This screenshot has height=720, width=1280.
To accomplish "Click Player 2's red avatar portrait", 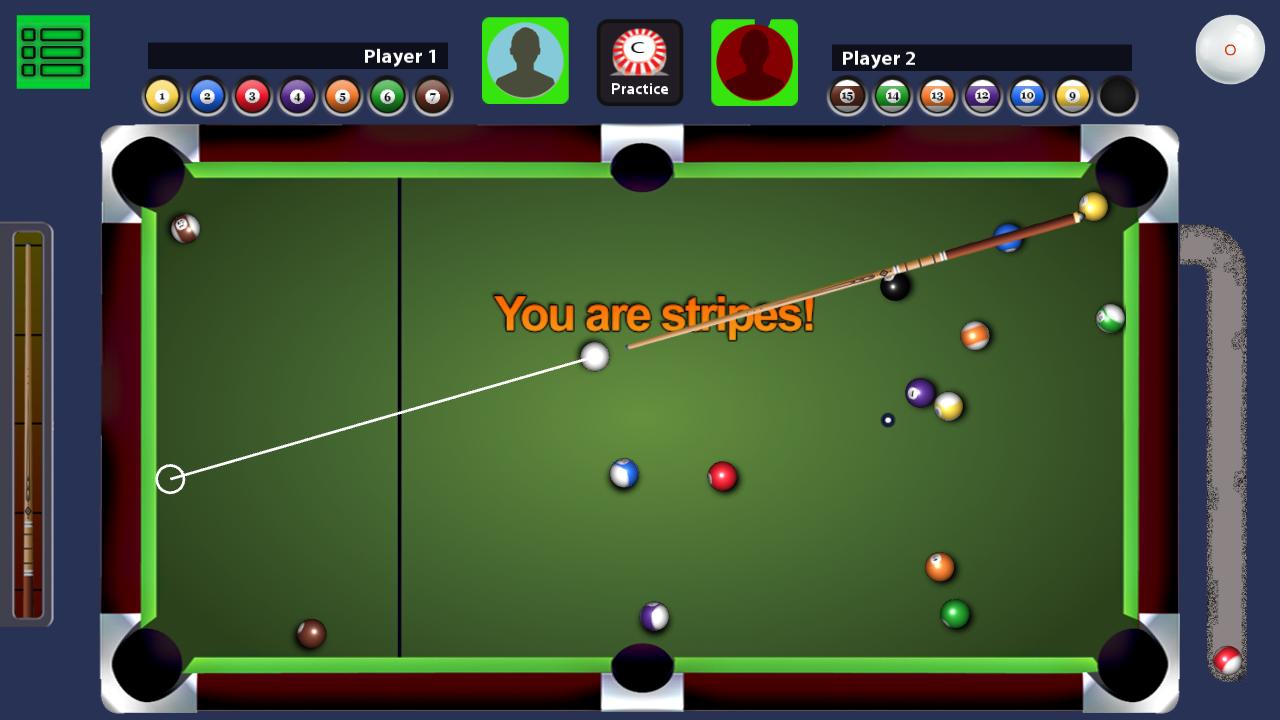I will click(x=755, y=62).
